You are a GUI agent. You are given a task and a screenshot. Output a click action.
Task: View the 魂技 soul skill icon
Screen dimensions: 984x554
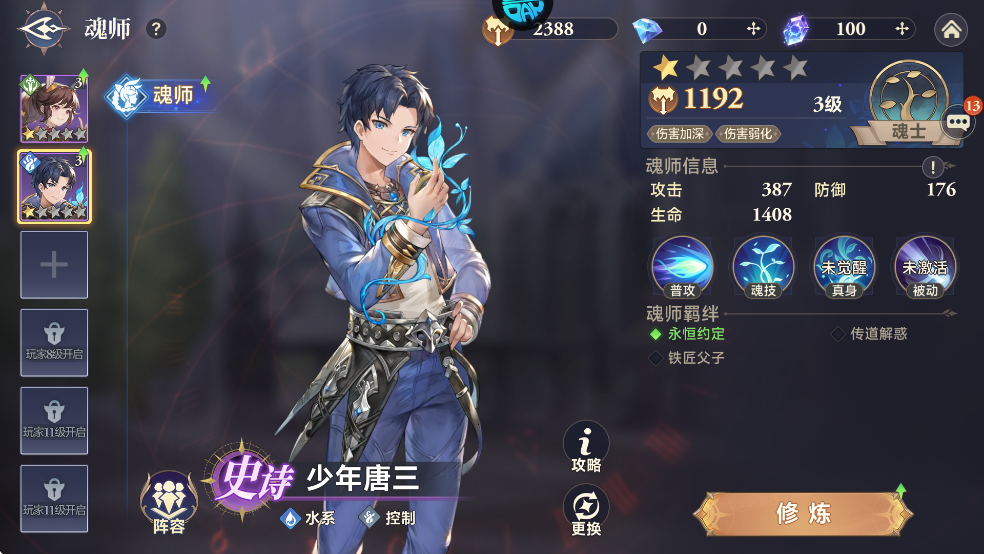point(763,267)
